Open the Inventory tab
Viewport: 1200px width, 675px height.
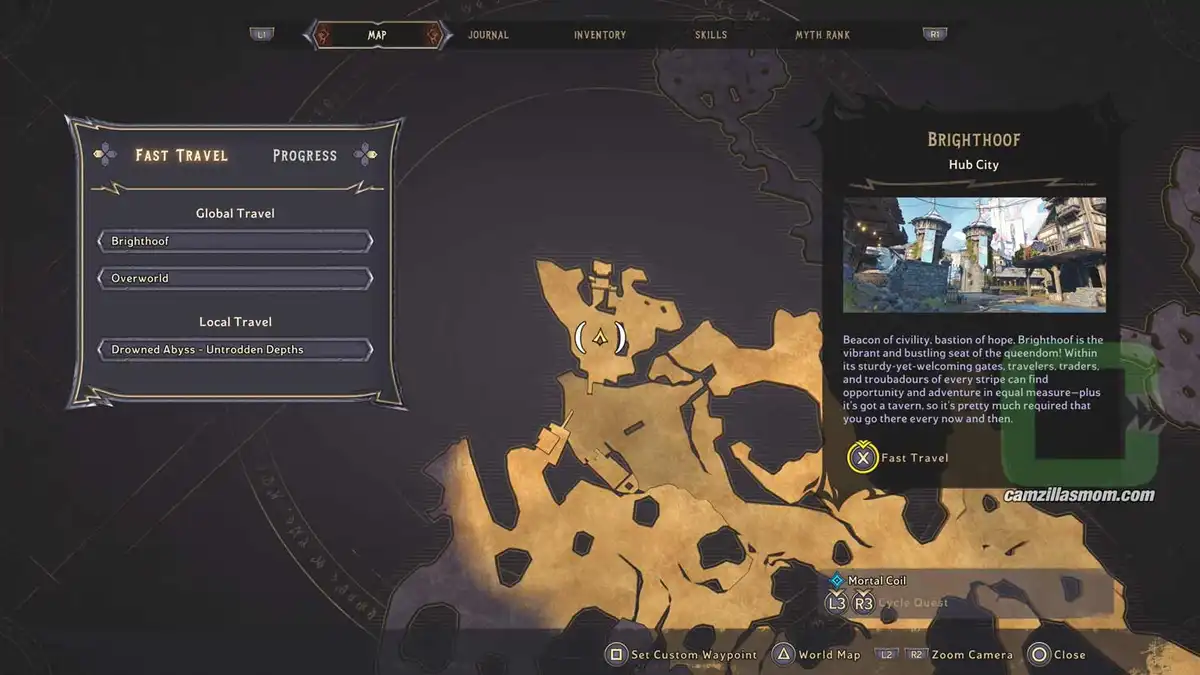point(600,35)
